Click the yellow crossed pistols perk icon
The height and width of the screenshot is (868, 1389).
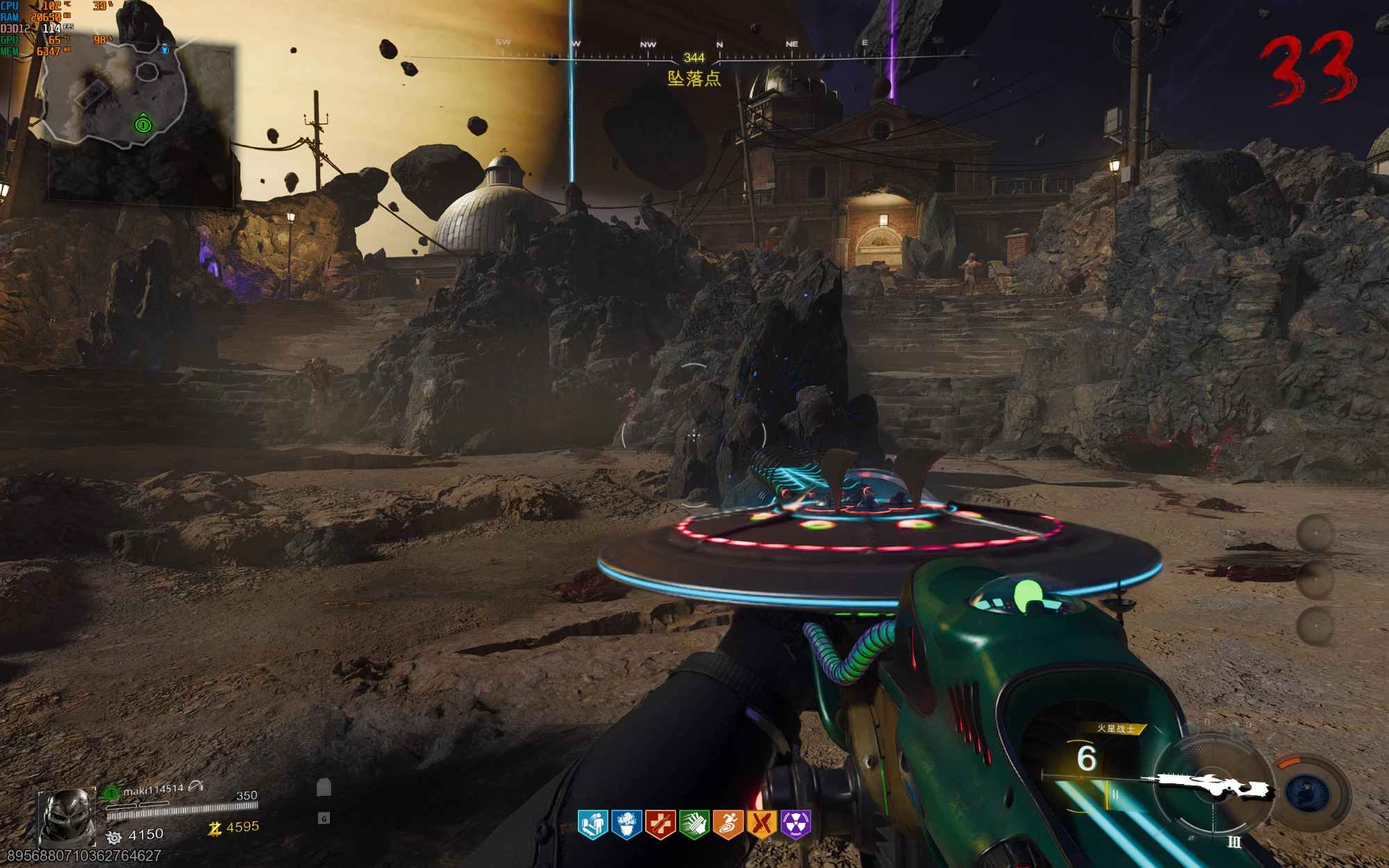pyautogui.click(x=761, y=825)
